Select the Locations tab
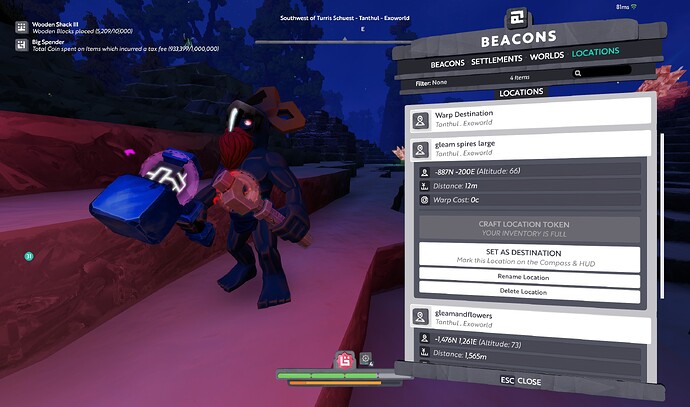The image size is (690, 407). (596, 52)
